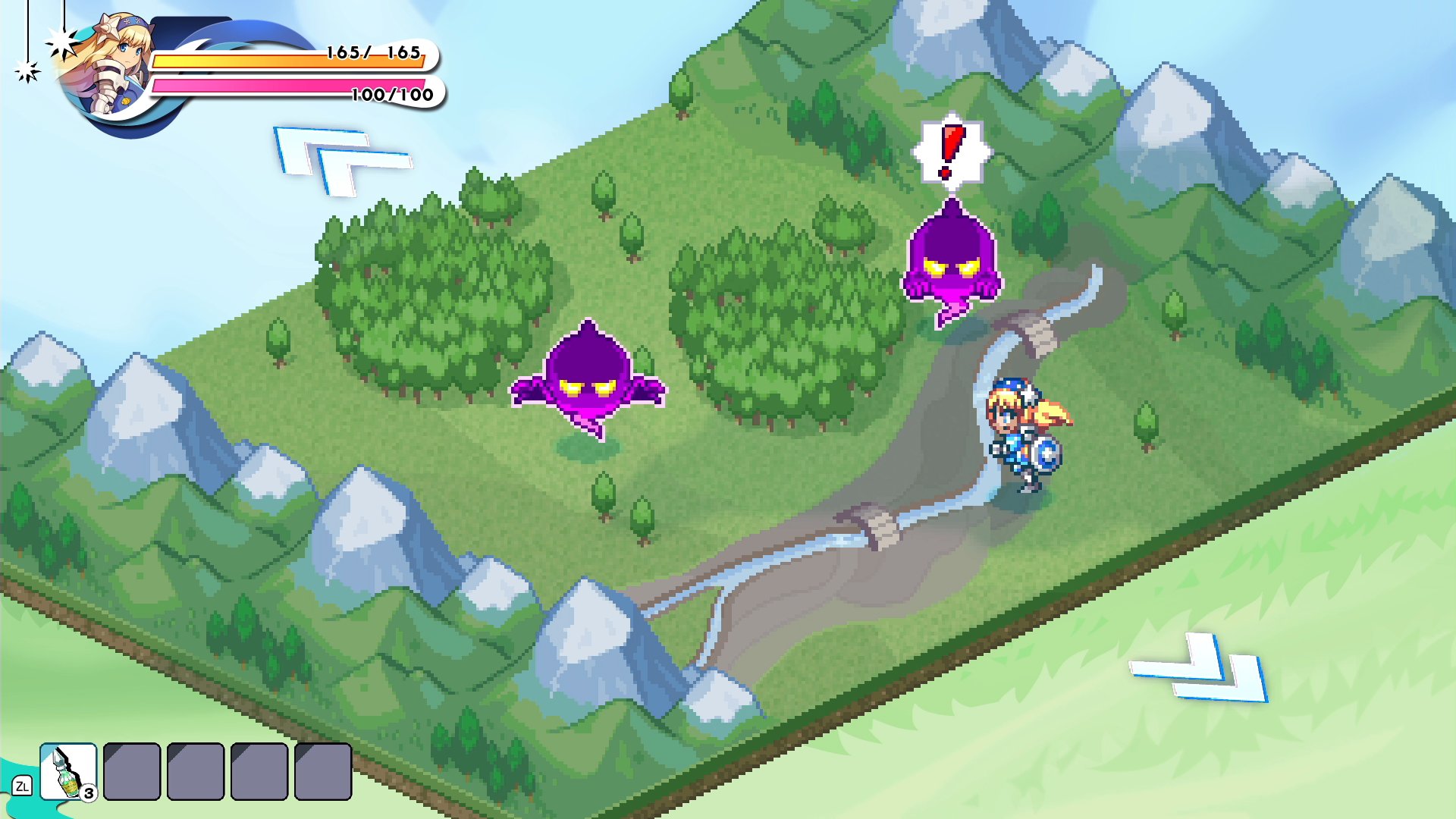Click the upper-left double chevron arrow
The height and width of the screenshot is (819, 1456).
tap(337, 160)
